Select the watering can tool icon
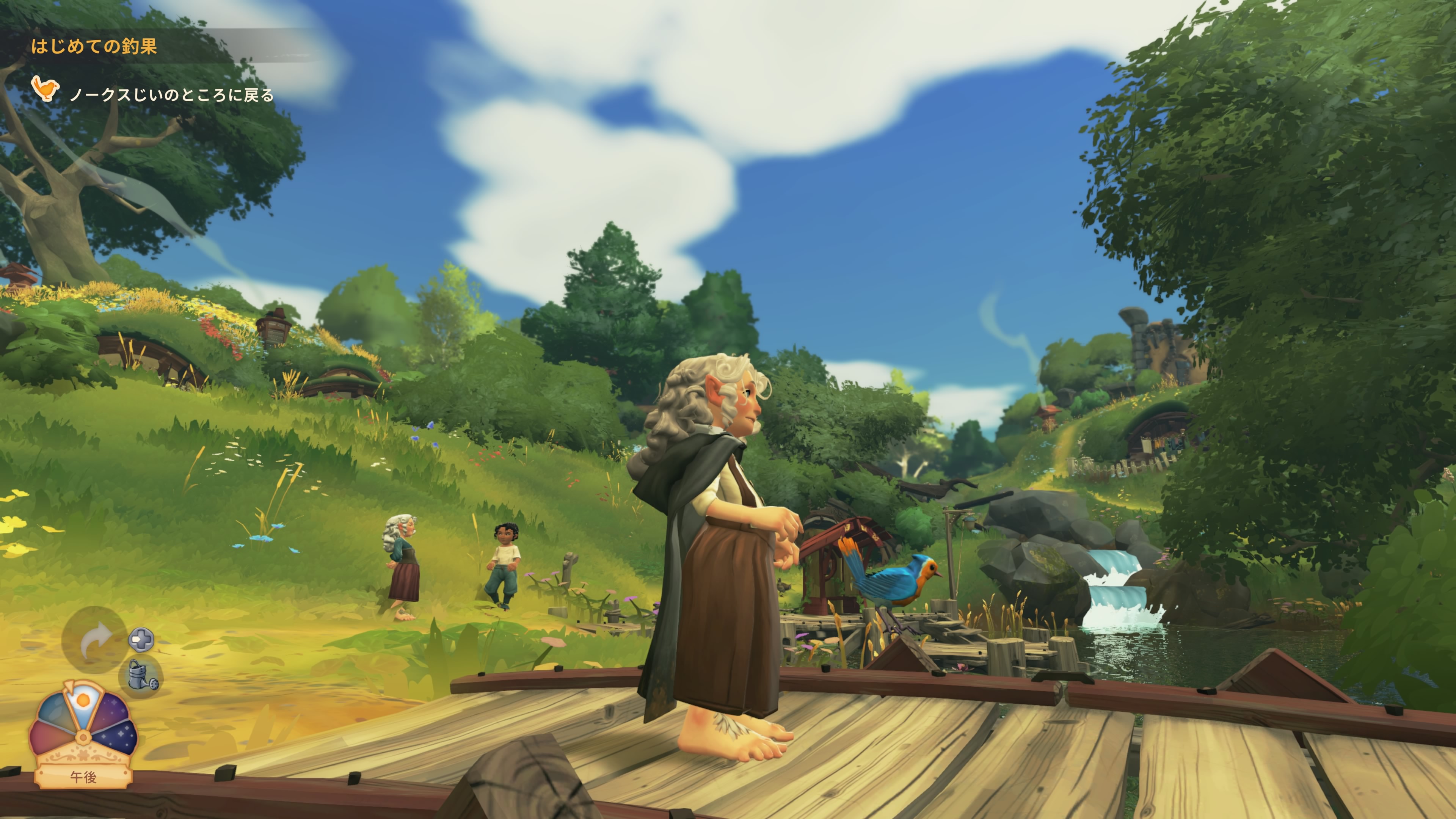This screenshot has height=819, width=1456. click(141, 676)
